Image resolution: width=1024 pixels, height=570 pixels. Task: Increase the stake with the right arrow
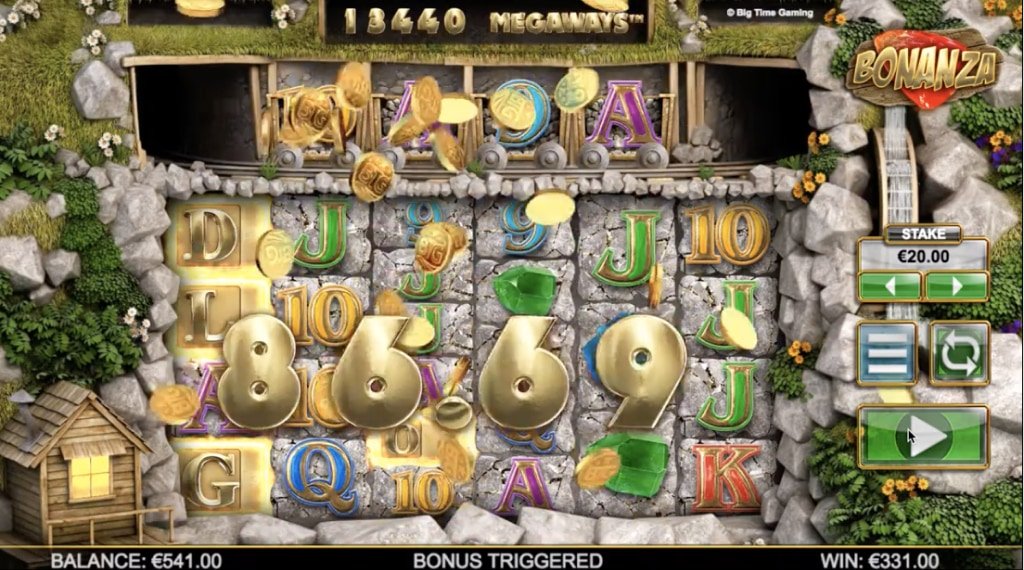956,286
